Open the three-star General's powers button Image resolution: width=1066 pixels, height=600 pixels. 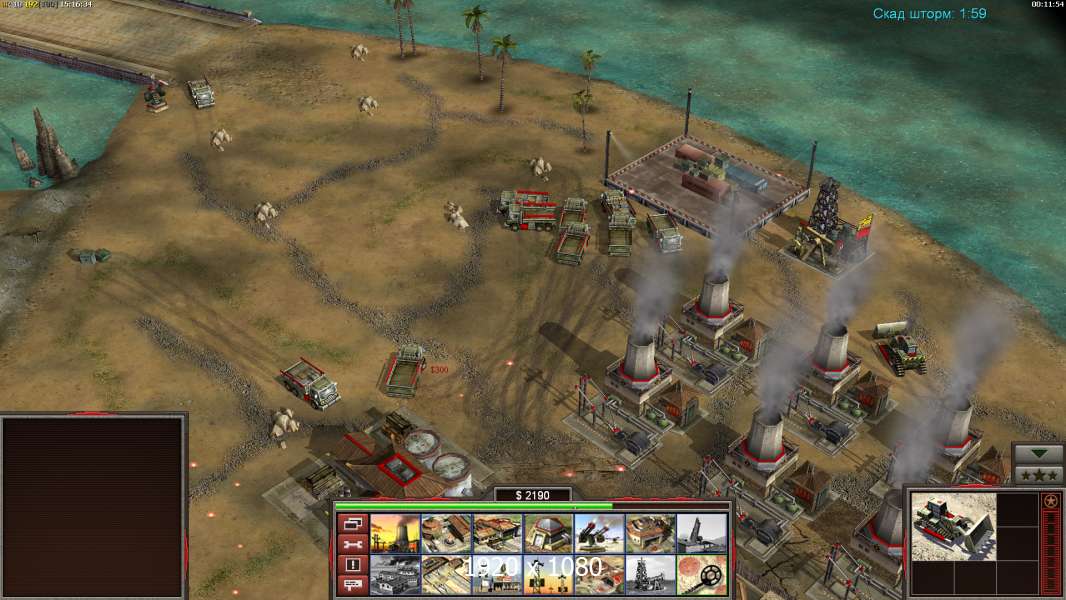(1038, 475)
